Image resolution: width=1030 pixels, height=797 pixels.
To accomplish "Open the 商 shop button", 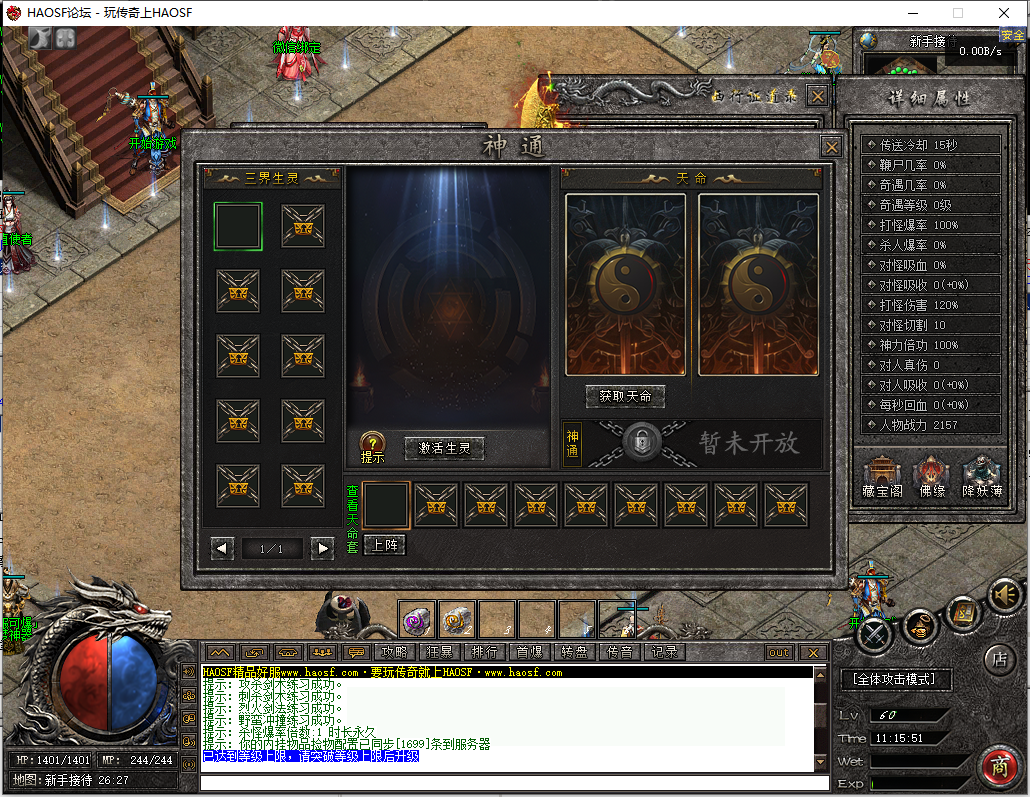I will 999,767.
